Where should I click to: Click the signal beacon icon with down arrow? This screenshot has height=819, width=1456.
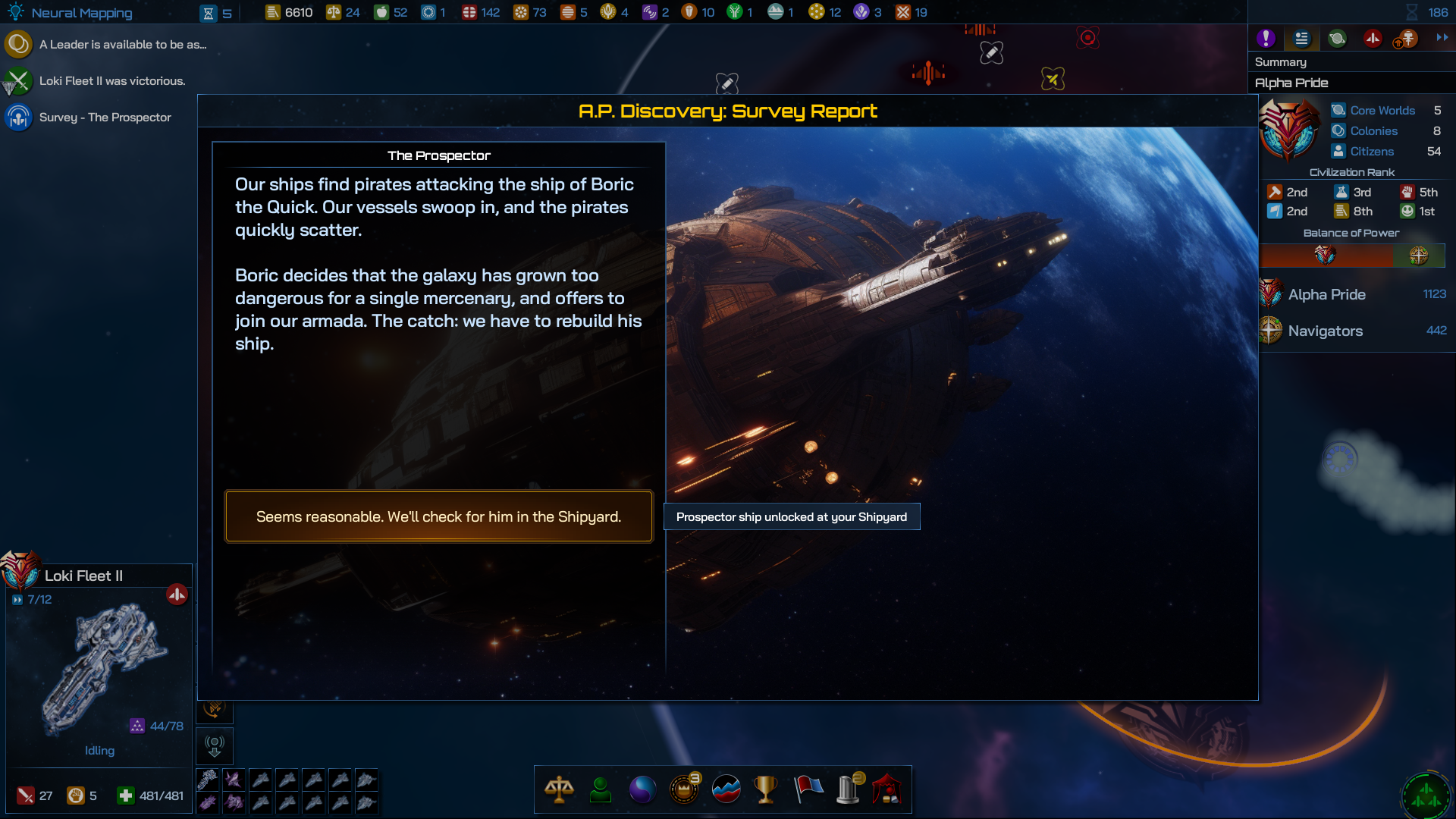coord(215,746)
